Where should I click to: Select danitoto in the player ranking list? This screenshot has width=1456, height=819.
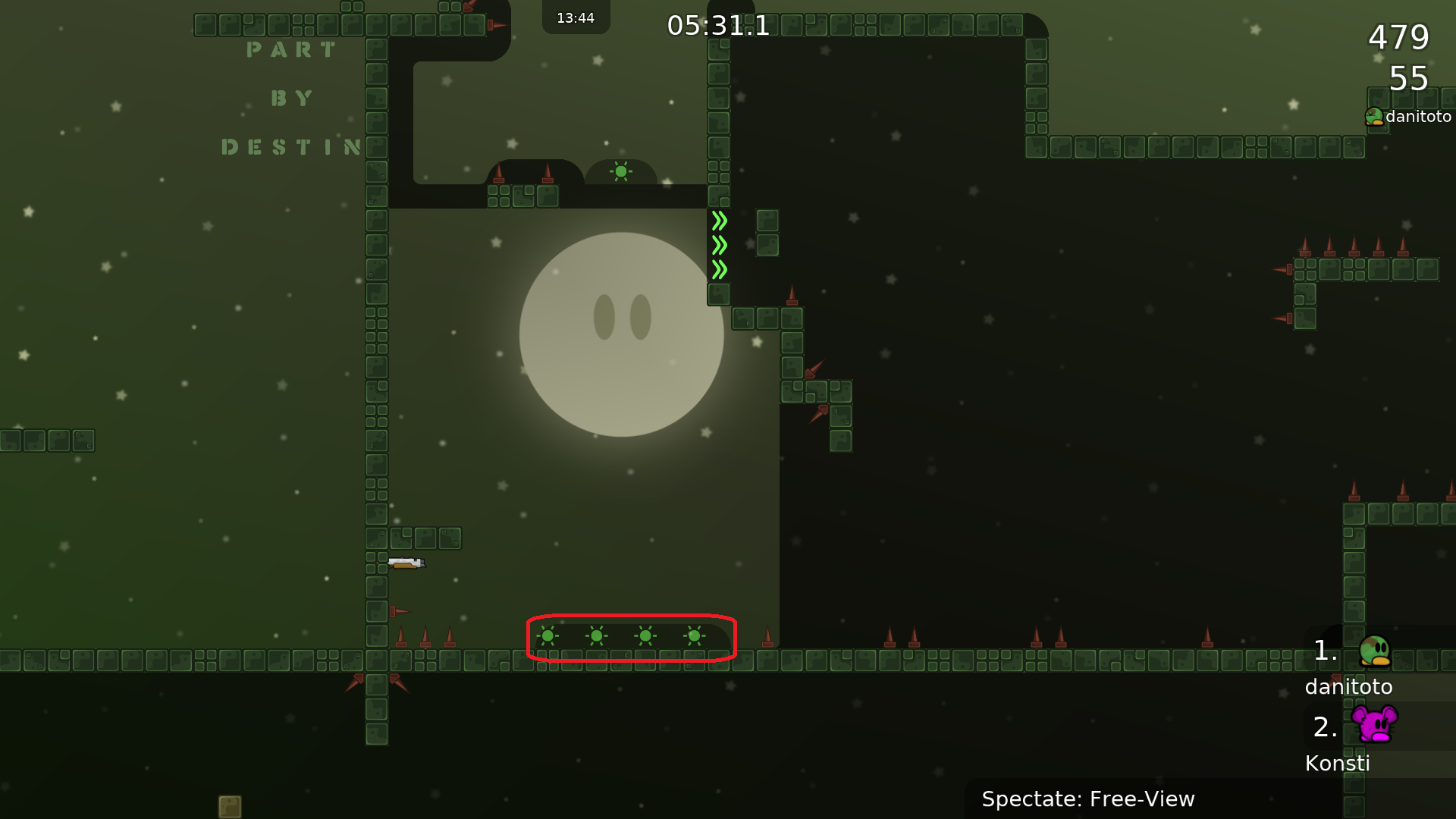click(1349, 686)
